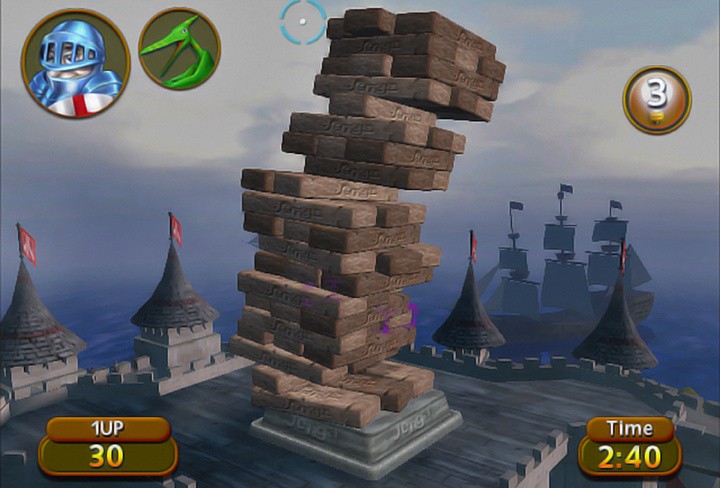The width and height of the screenshot is (720, 488).
Task: Click the lightbulb hint counter icon
Action: coord(657,100)
